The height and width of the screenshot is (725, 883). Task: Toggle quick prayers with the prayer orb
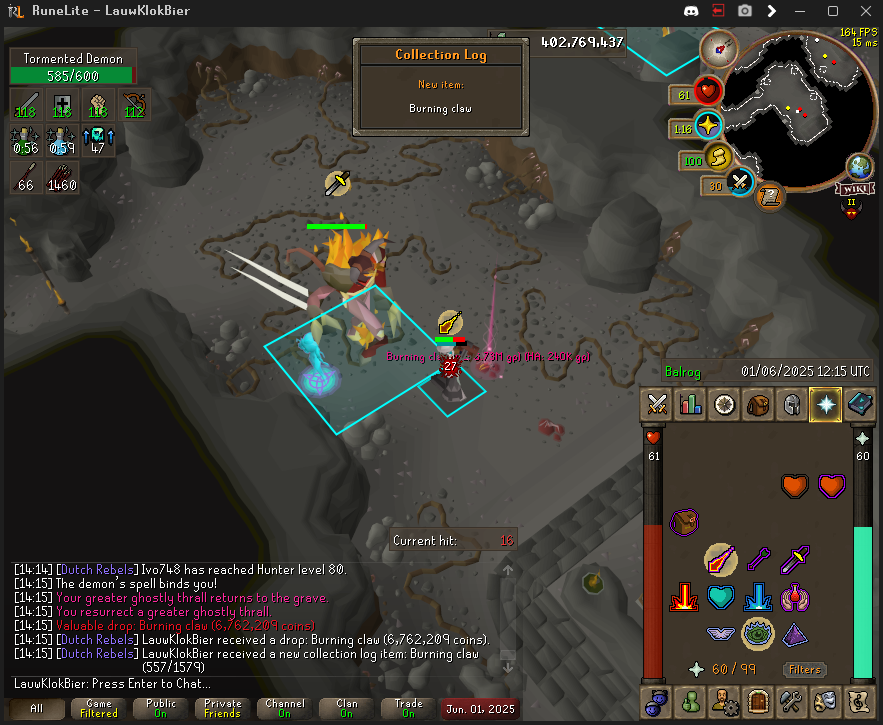(707, 128)
